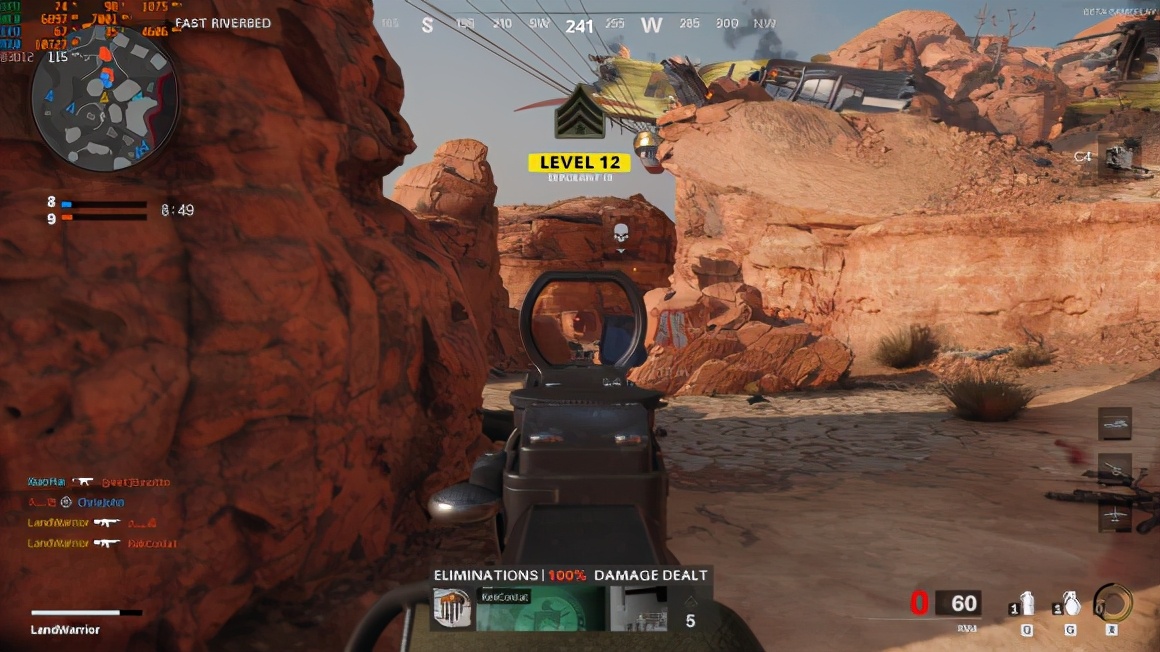Image resolution: width=1160 pixels, height=652 pixels.
Task: Click the middle scorestreak slot icon
Action: [1115, 468]
